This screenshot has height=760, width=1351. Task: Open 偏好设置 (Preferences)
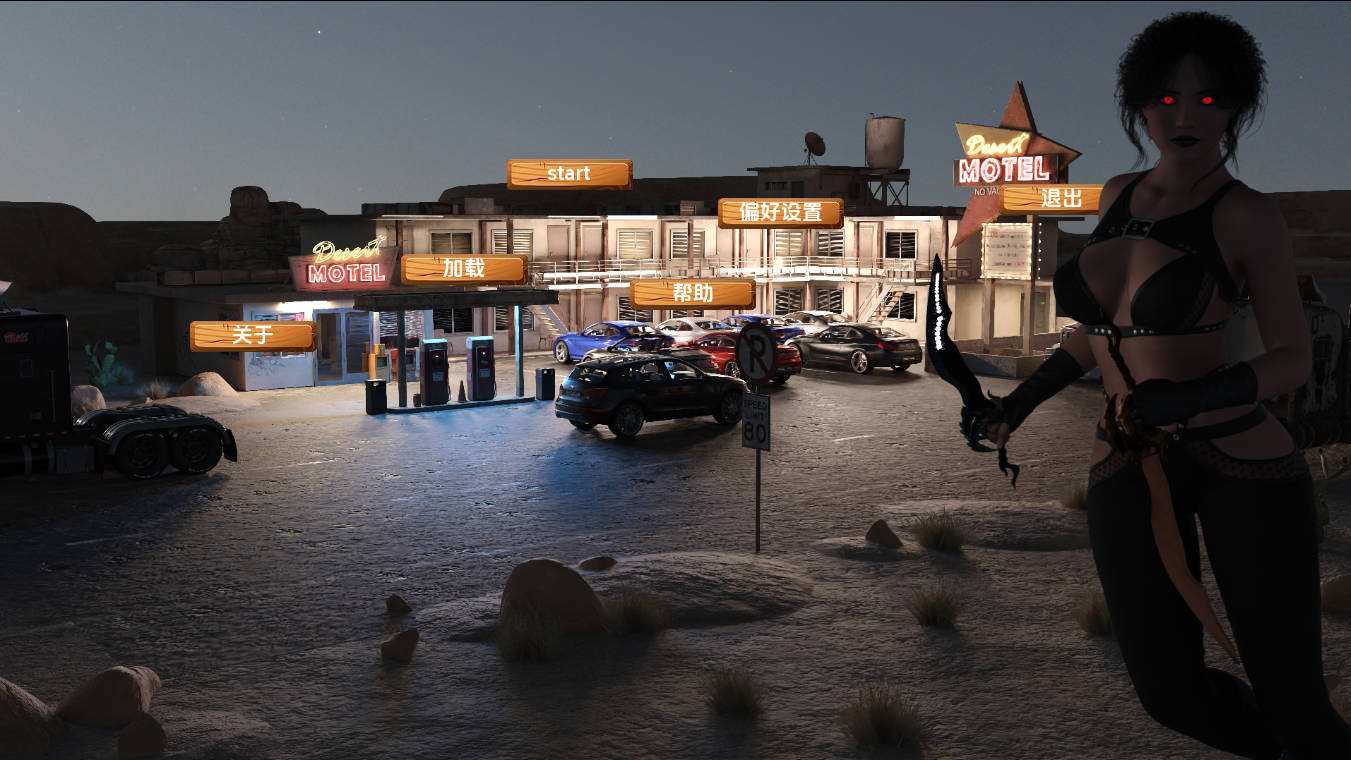click(x=780, y=213)
